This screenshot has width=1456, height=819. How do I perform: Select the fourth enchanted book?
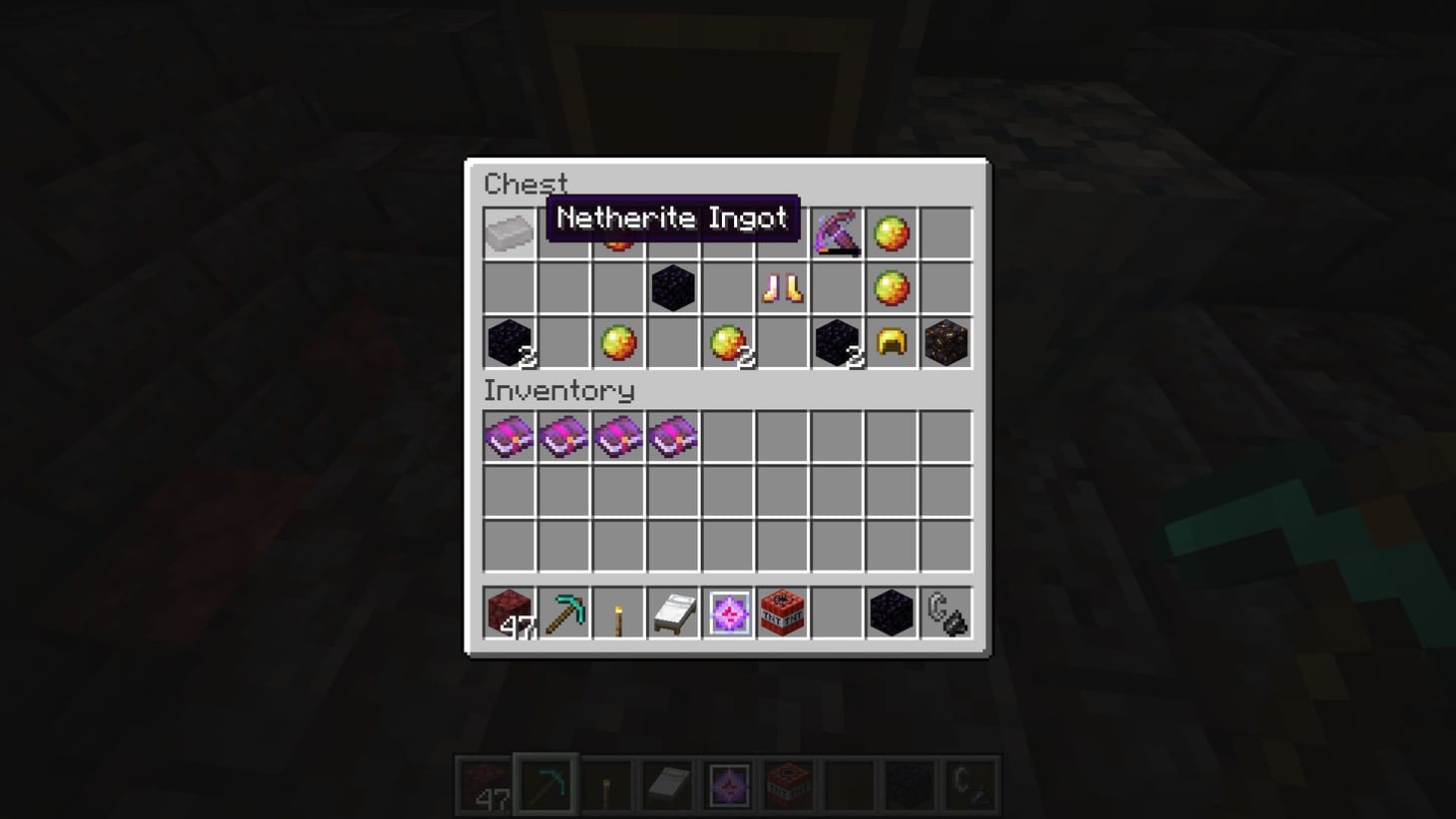[x=673, y=436]
